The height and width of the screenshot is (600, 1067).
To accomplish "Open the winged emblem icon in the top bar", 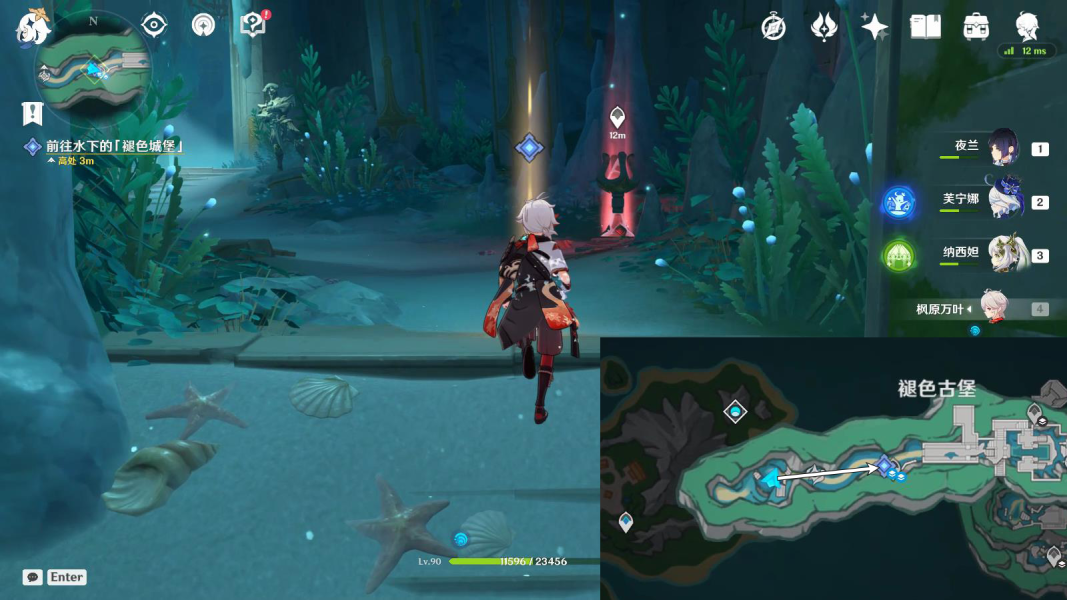I will point(824,27).
